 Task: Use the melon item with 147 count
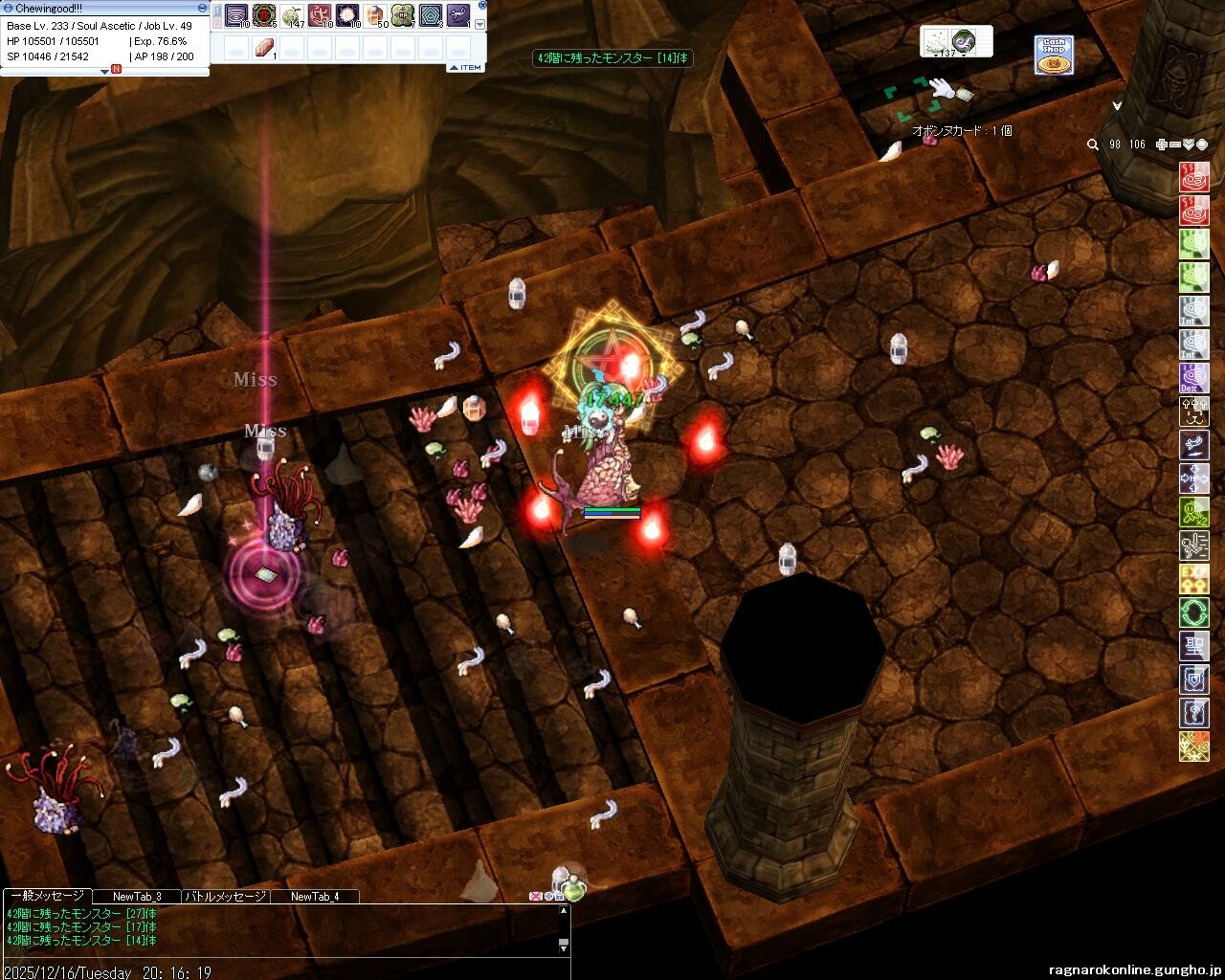tap(292, 16)
